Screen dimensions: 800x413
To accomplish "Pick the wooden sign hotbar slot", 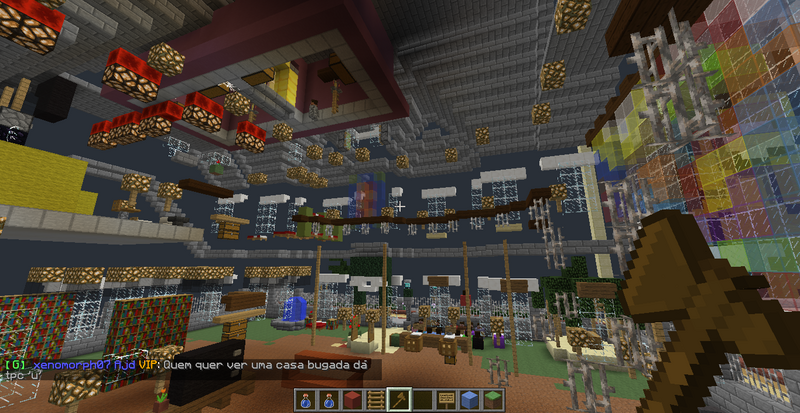I will coord(446,400).
